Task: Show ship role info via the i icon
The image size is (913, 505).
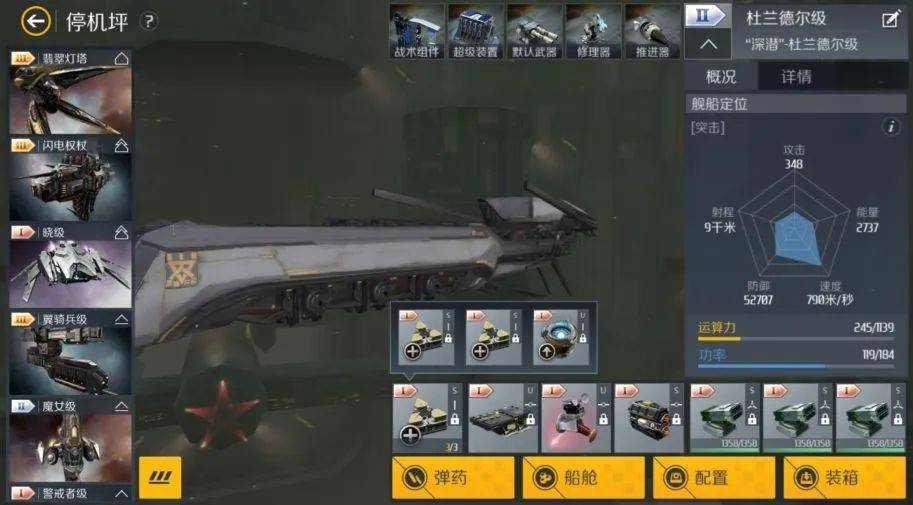Action: (891, 127)
